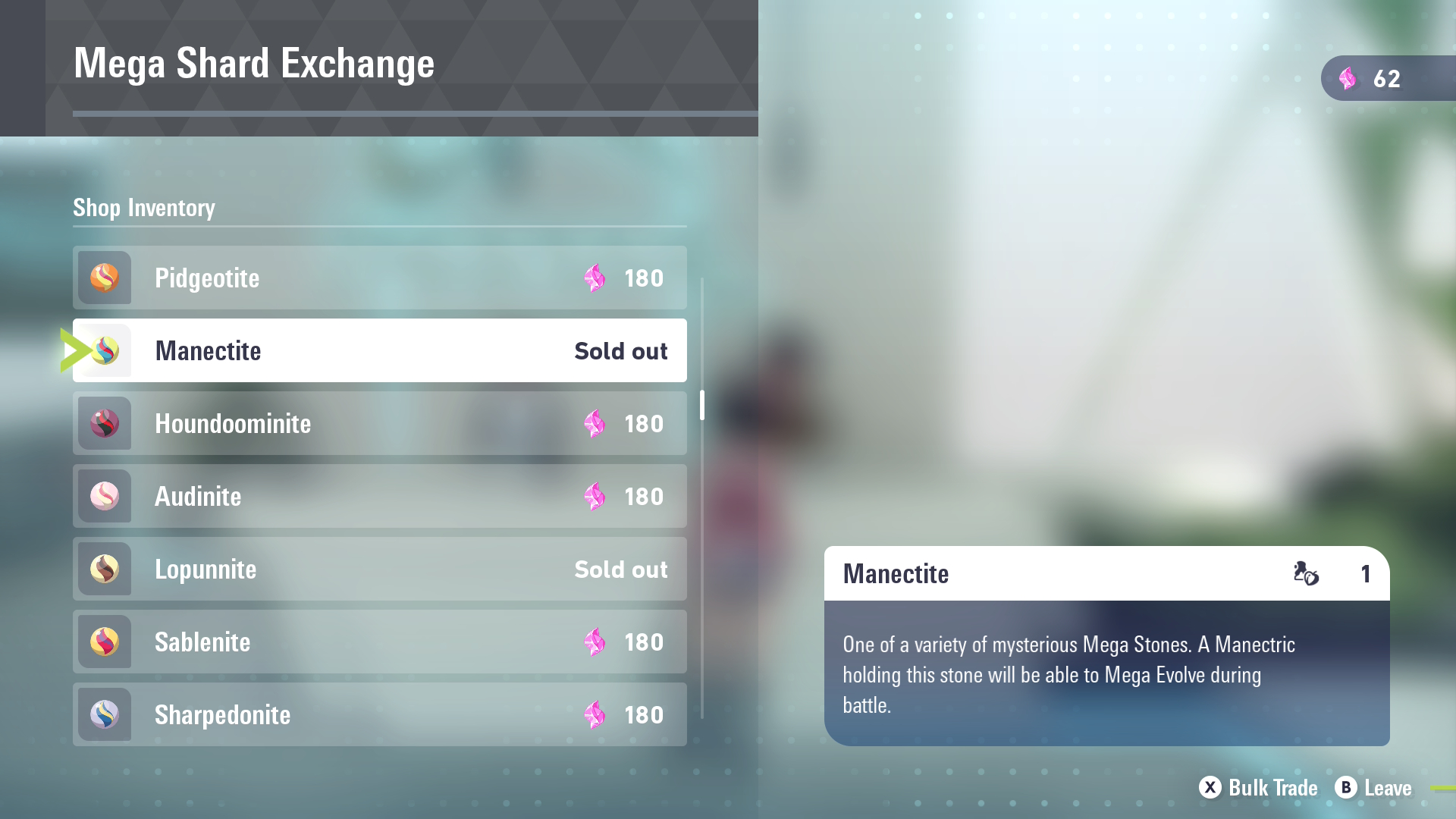
Task: Open the Bulk Trade option
Action: (x=1259, y=788)
